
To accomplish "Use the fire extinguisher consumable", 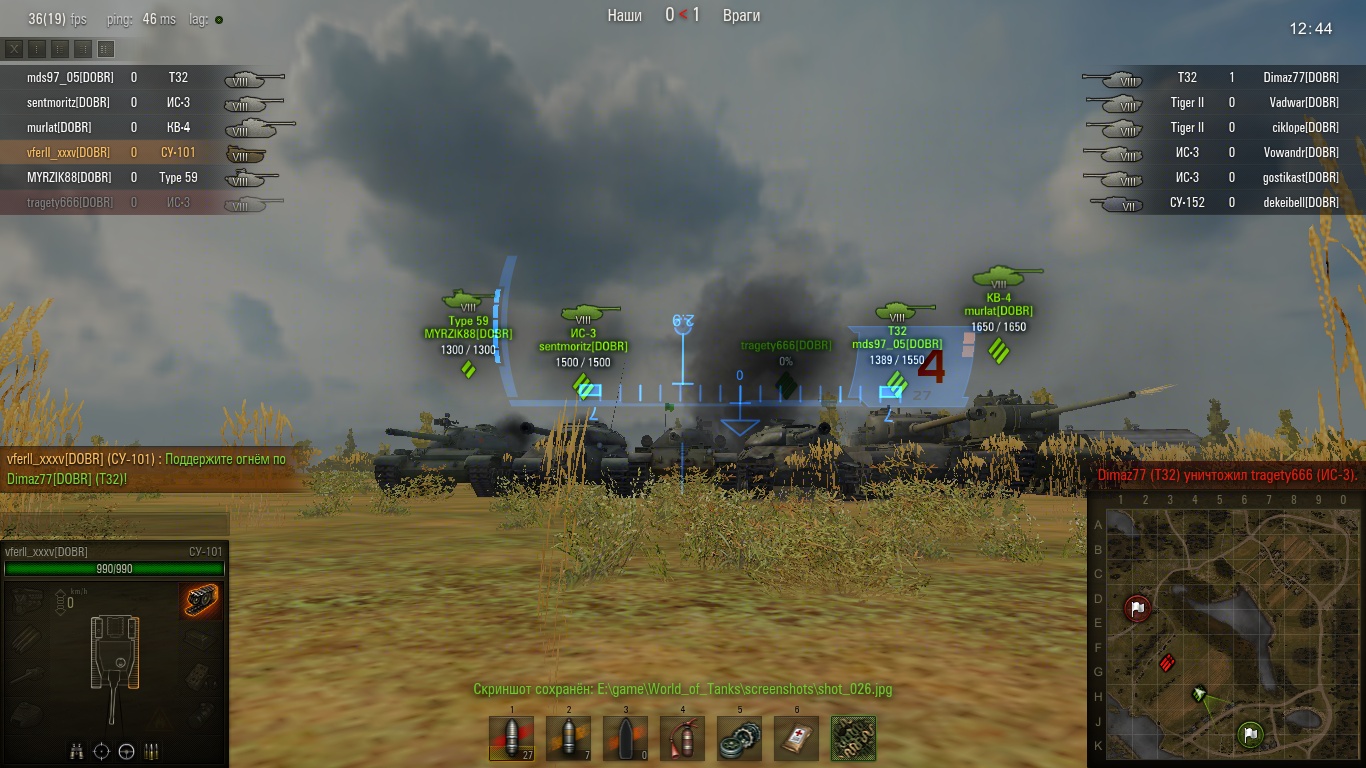I will pyautogui.click(x=682, y=738).
